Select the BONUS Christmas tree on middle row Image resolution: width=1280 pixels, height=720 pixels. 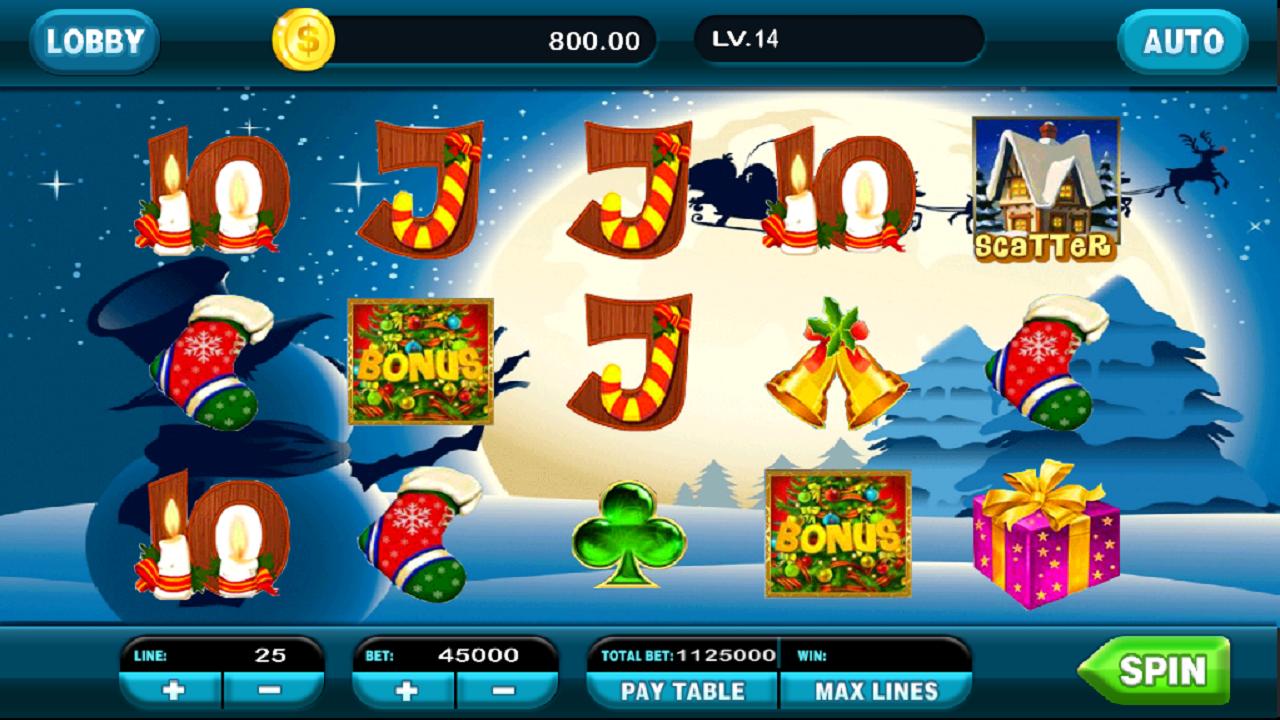[422, 360]
